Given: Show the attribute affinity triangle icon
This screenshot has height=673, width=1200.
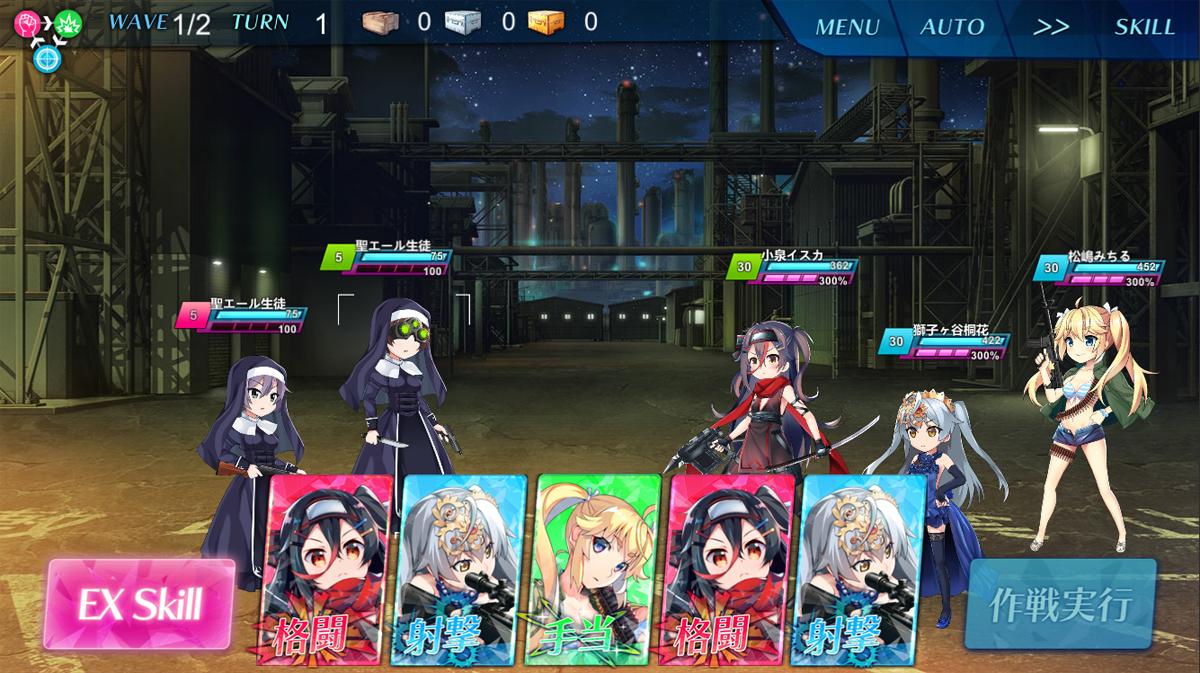Looking at the screenshot, I should pos(45,37).
